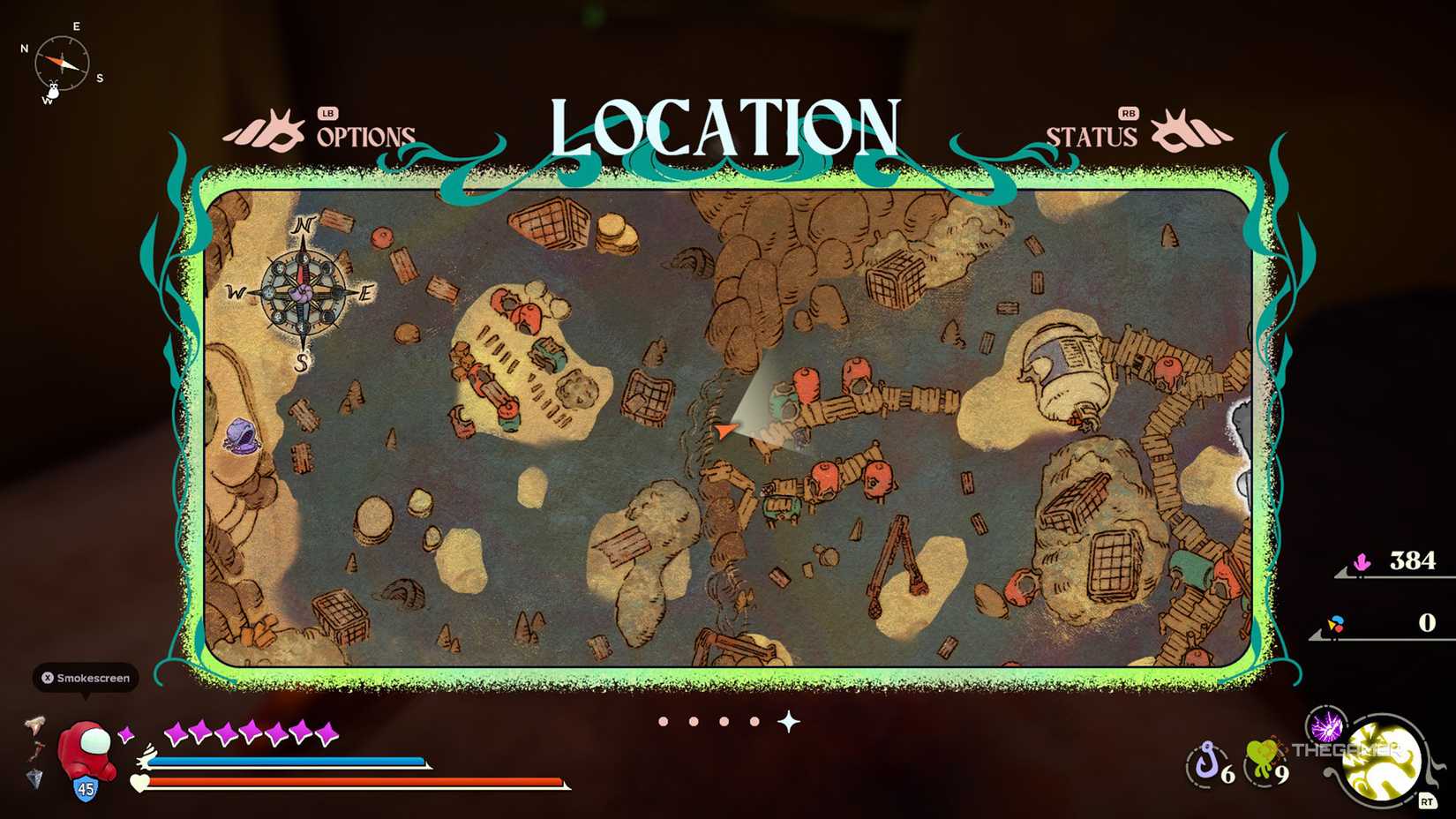Select the diamond gem item icon
1456x819 pixels.
pos(34,780)
